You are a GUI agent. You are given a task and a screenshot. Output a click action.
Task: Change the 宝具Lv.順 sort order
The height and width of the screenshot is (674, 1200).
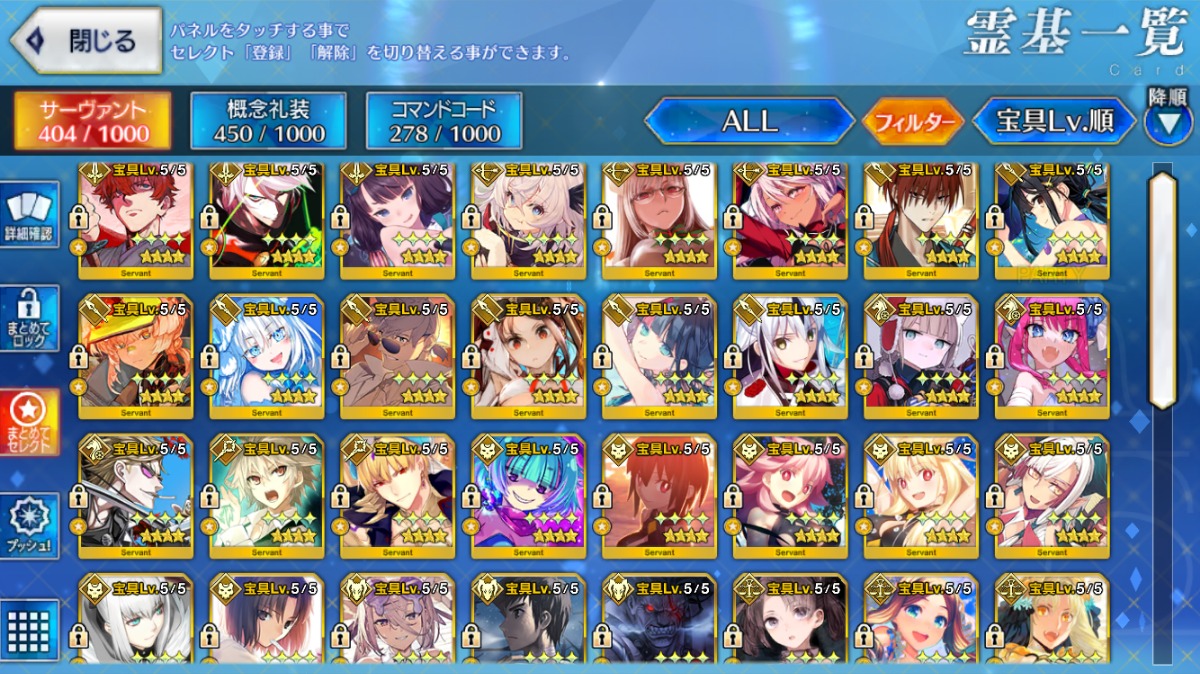(x=1054, y=122)
